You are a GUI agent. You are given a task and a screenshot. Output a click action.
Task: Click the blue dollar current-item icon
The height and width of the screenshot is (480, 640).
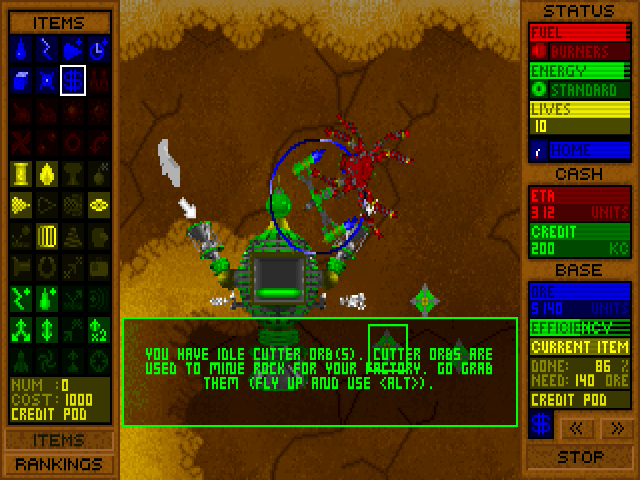click(541, 425)
